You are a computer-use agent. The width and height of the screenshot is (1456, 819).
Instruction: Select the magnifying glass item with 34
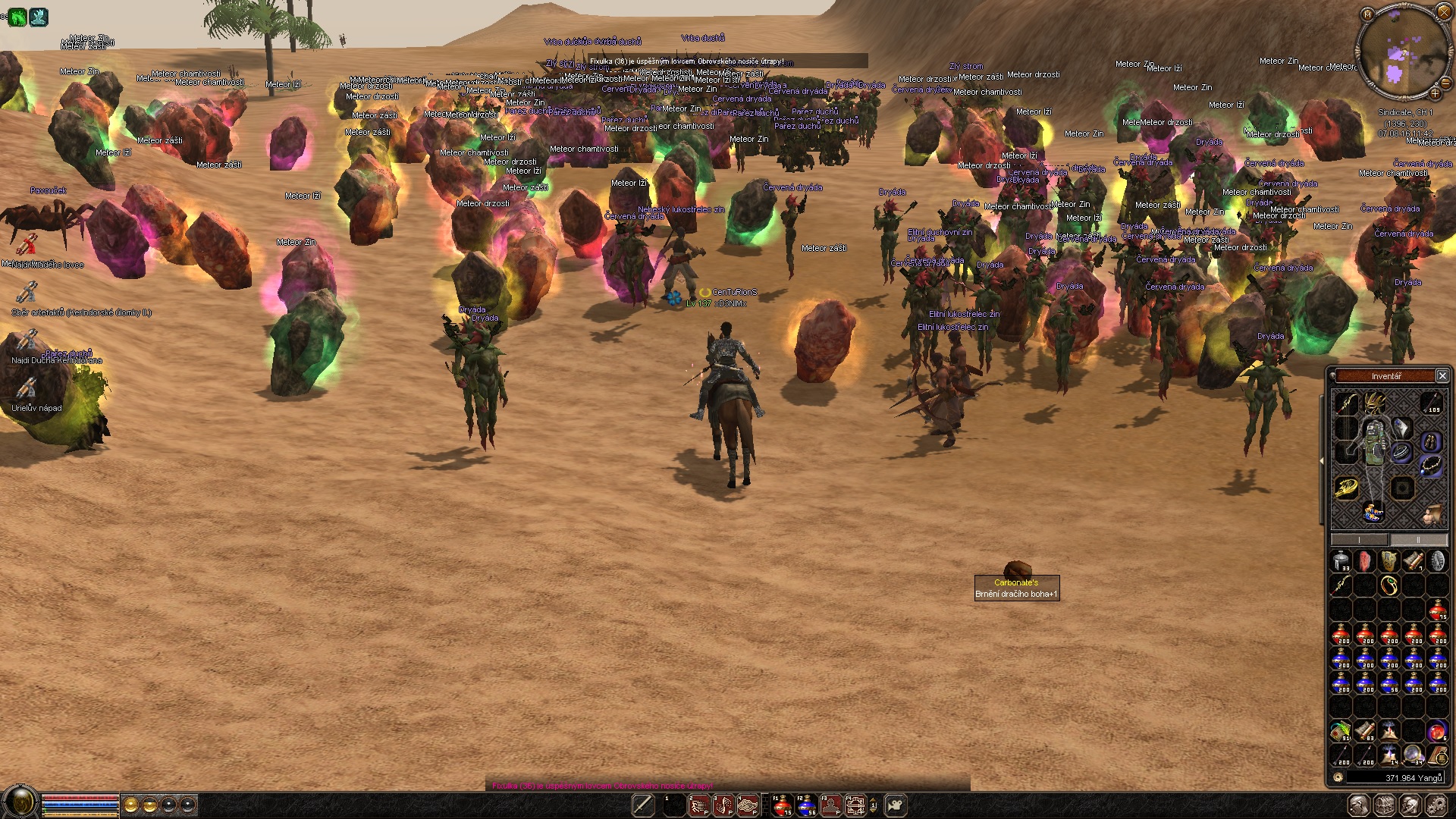click(1414, 755)
